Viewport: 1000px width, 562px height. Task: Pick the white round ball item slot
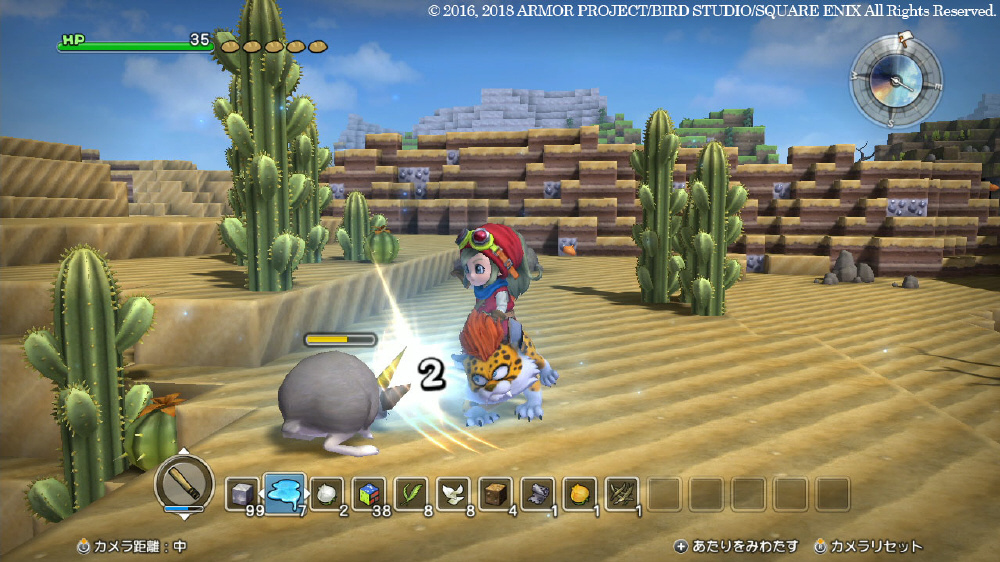click(x=326, y=493)
